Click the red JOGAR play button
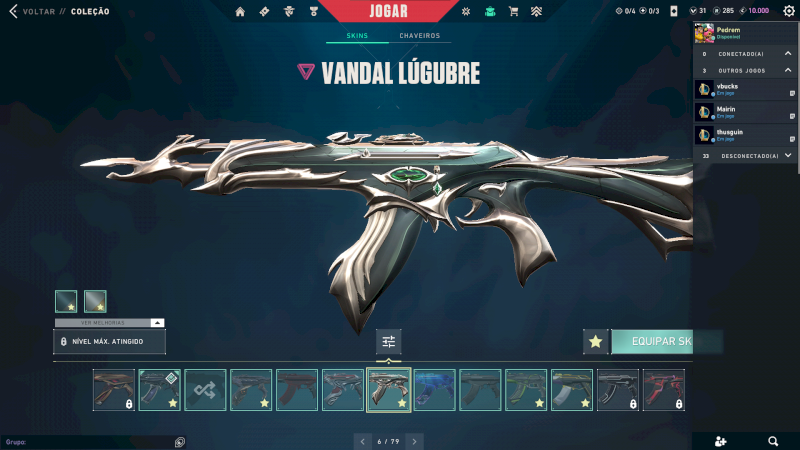This screenshot has width=800, height=450. coord(386,11)
